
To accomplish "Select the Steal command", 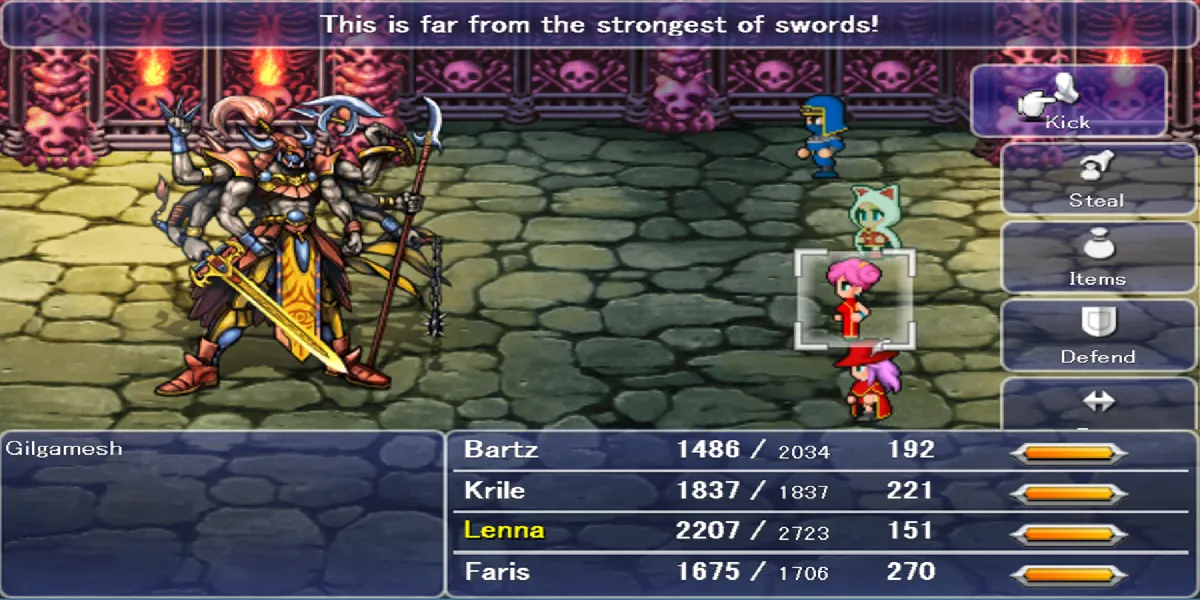I will (1097, 178).
